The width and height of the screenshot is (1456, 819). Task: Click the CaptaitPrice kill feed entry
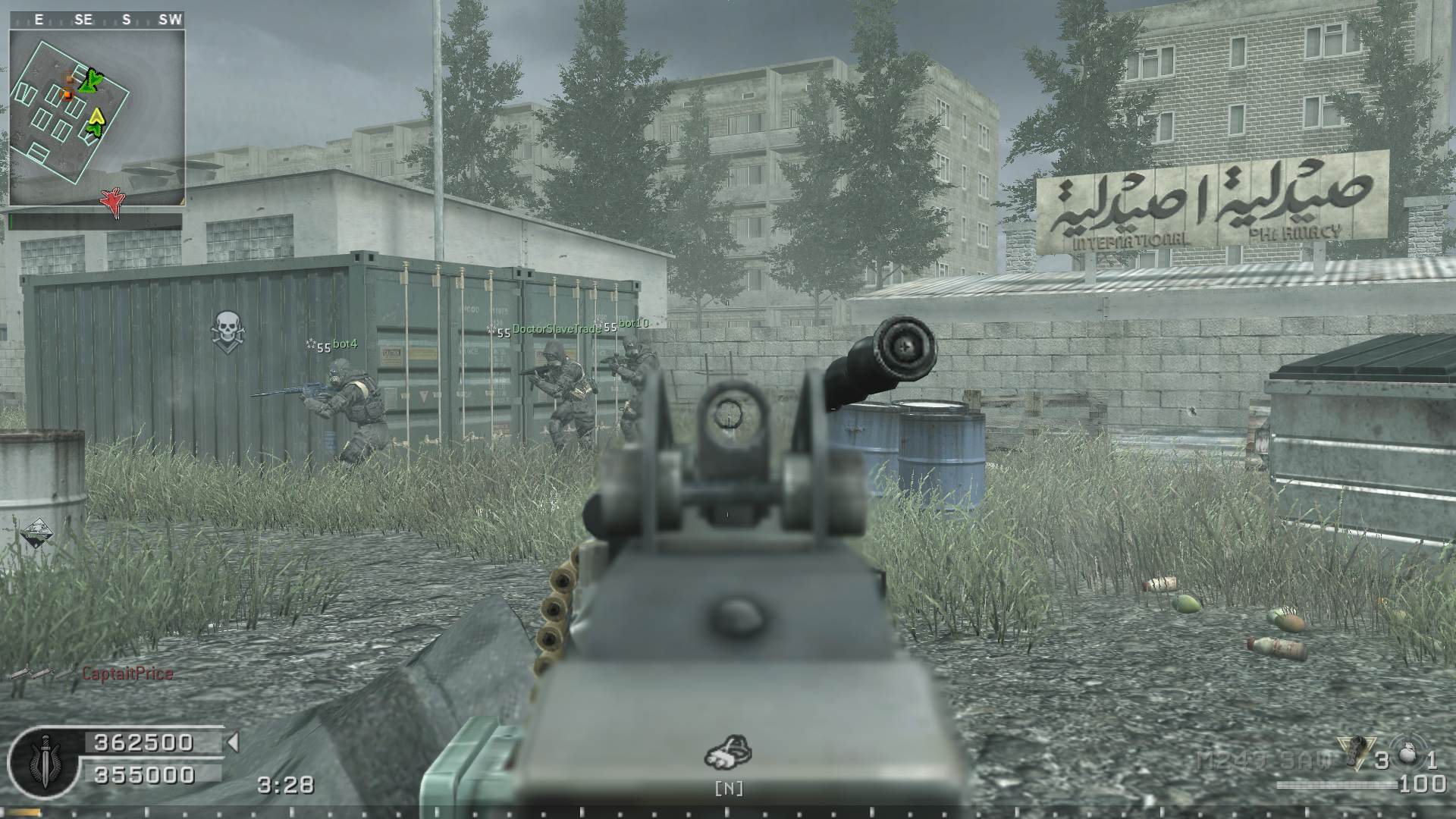[x=127, y=673]
